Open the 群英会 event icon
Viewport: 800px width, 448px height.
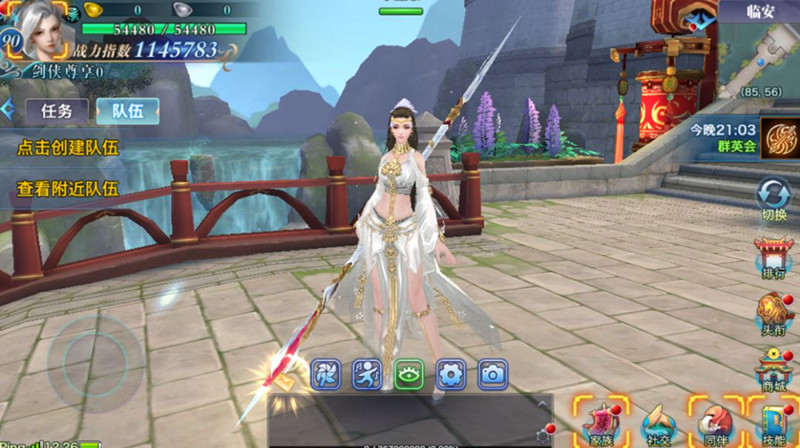(x=776, y=138)
